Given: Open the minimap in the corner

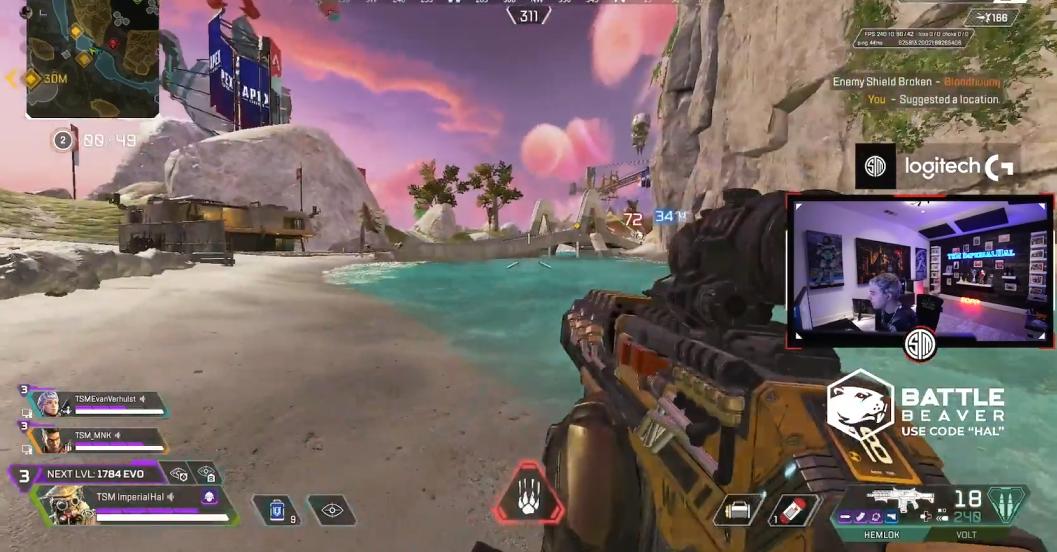Looking at the screenshot, I should click(x=92, y=58).
